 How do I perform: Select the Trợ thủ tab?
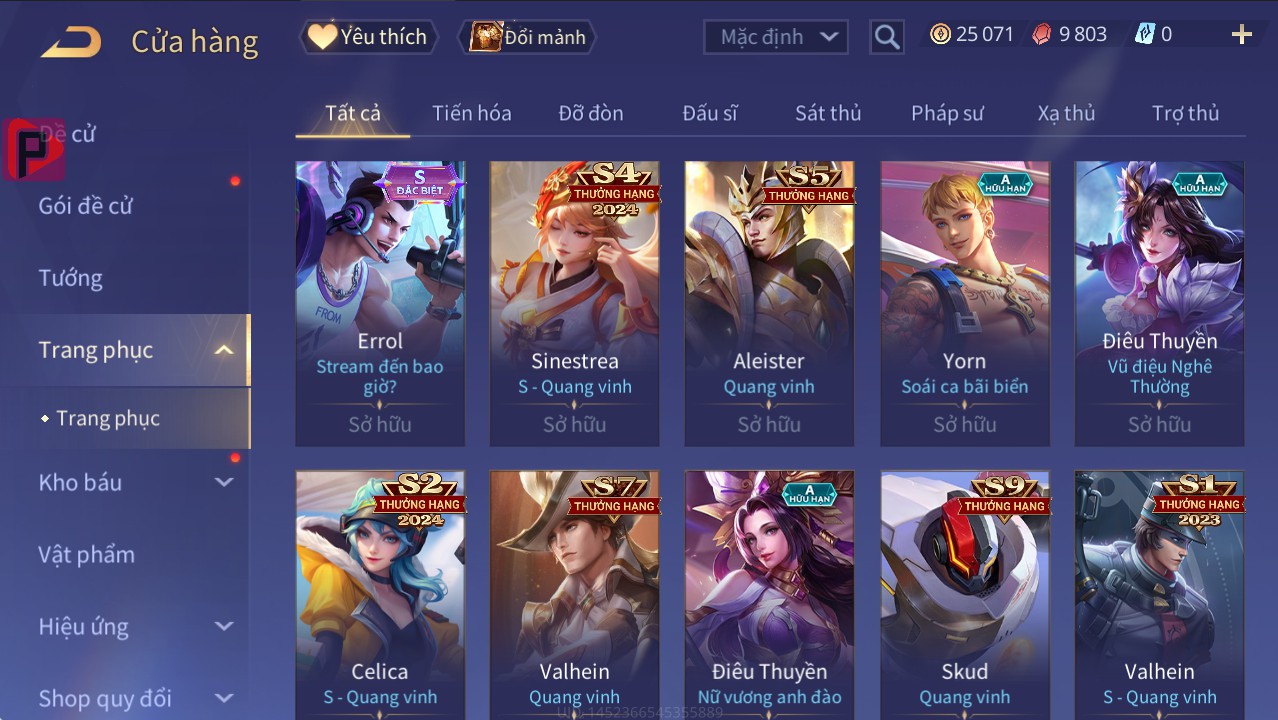click(1185, 113)
